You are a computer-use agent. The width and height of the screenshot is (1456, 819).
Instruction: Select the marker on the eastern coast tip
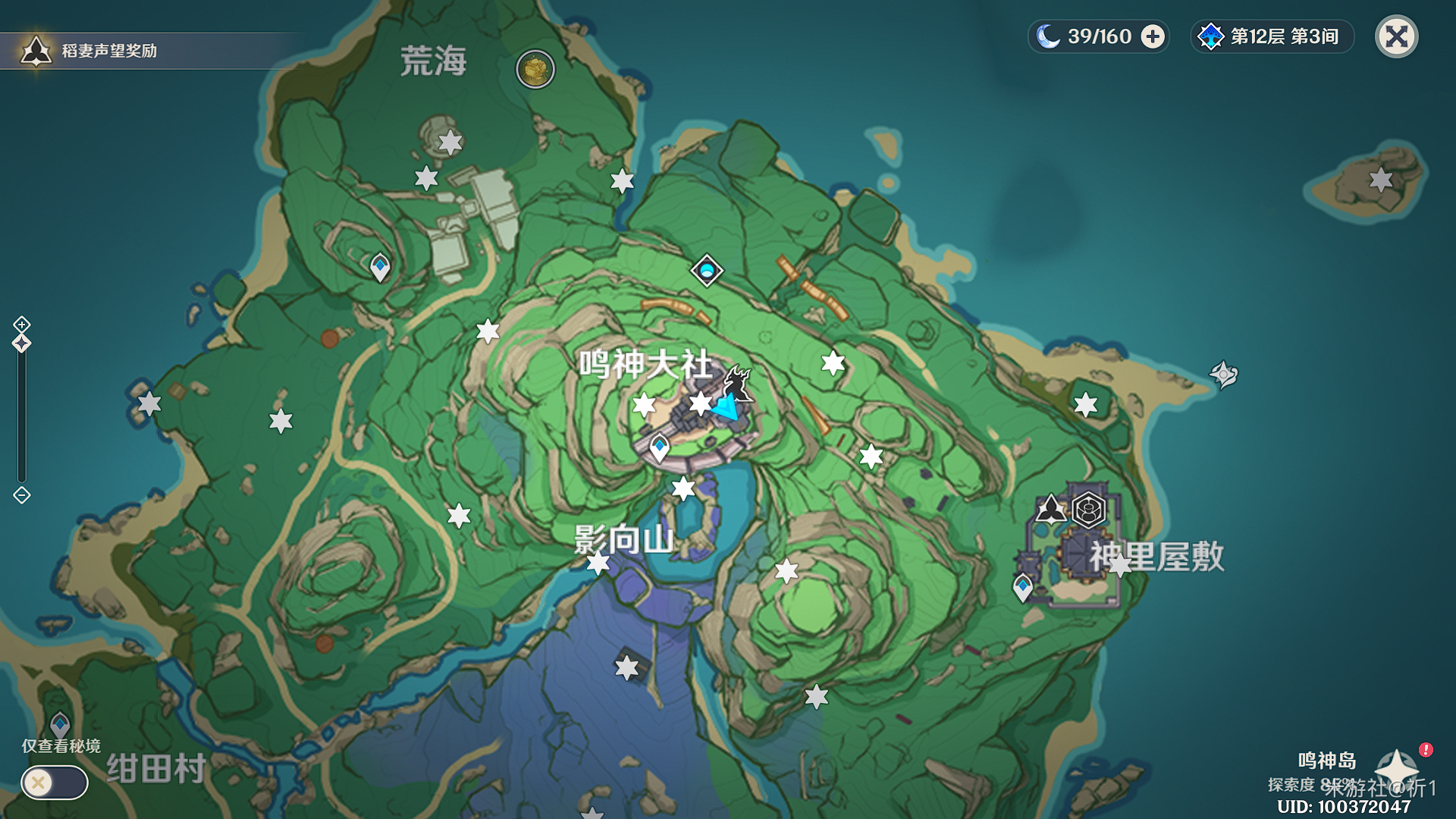point(1223,374)
